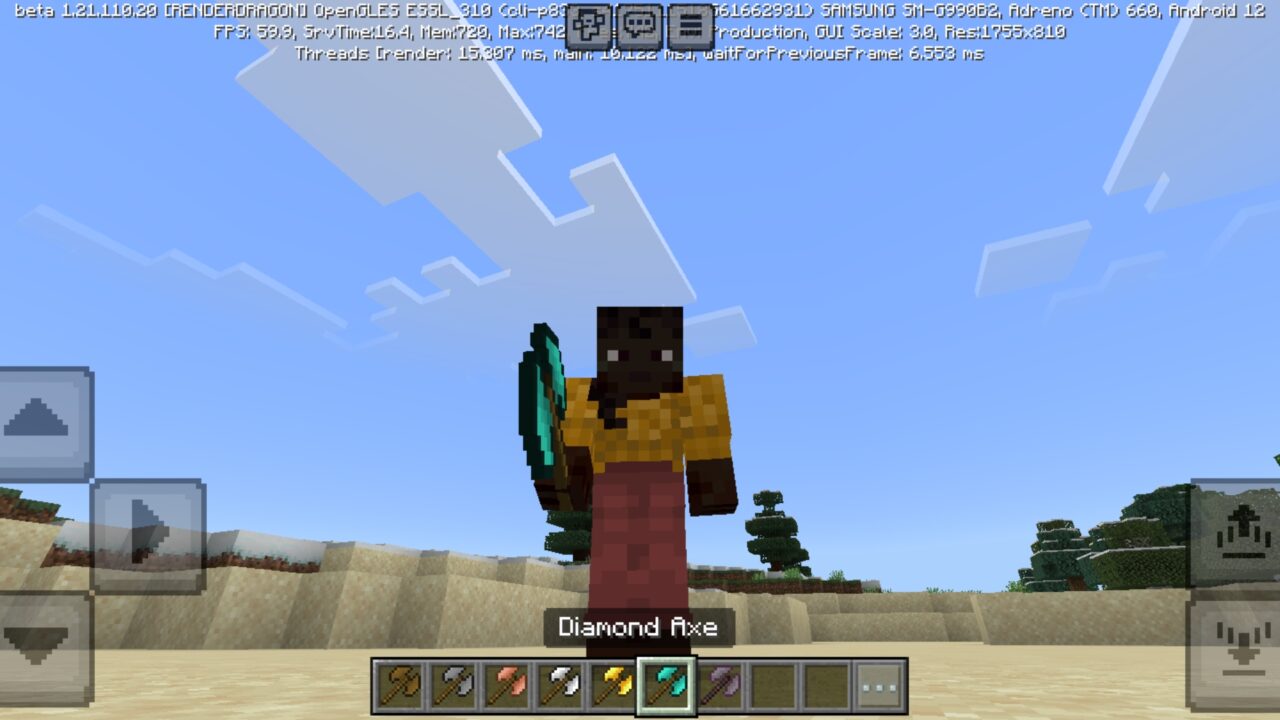Viewport: 1280px width, 720px height.
Task: Open the inventory via the three-dots slot
Action: tap(877, 686)
